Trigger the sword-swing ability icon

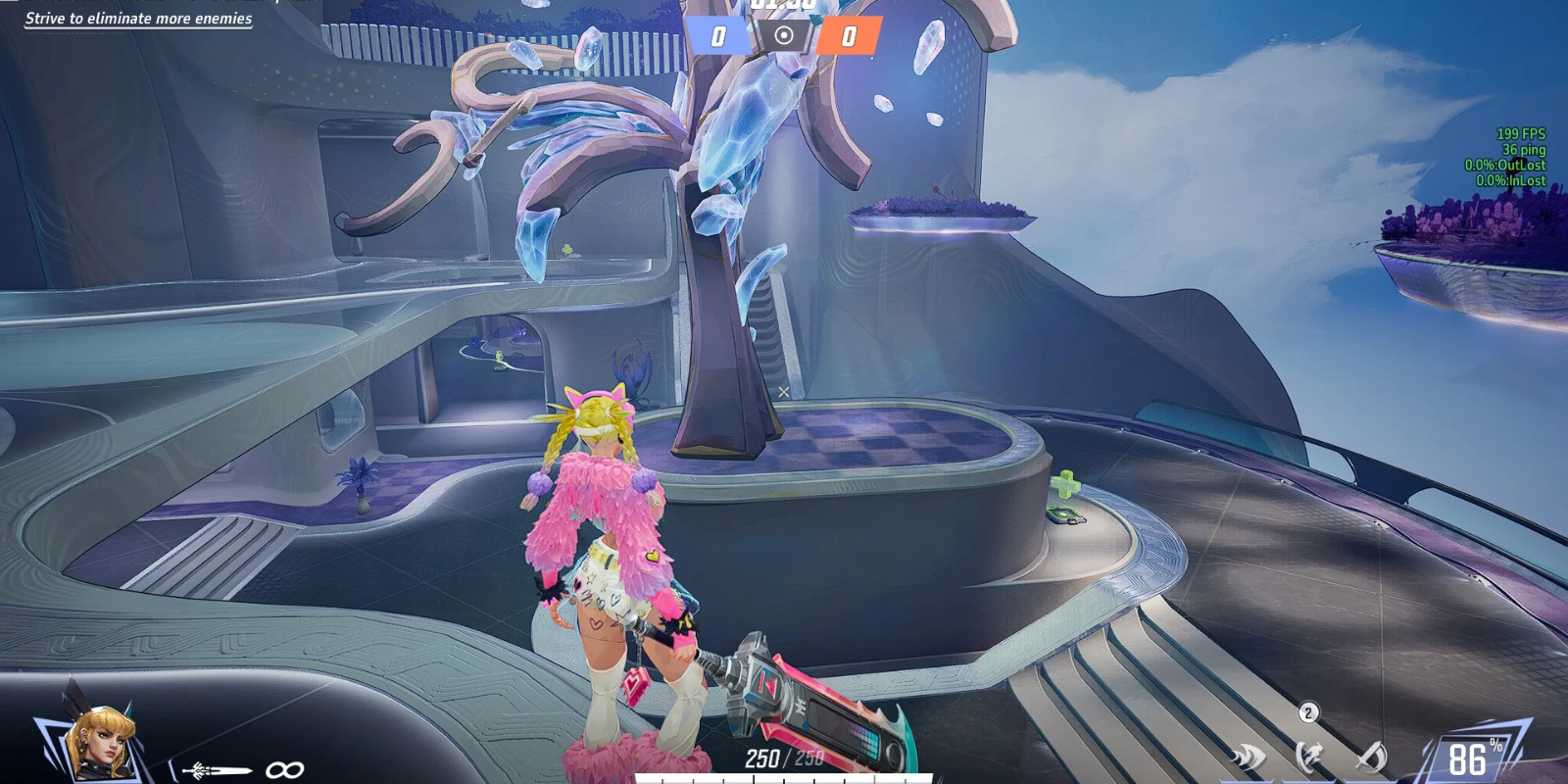1371,757
